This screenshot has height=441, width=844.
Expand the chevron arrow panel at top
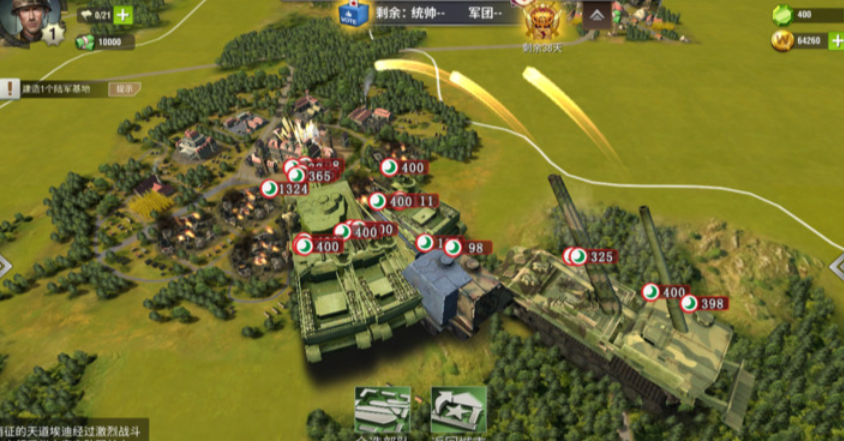click(x=598, y=15)
